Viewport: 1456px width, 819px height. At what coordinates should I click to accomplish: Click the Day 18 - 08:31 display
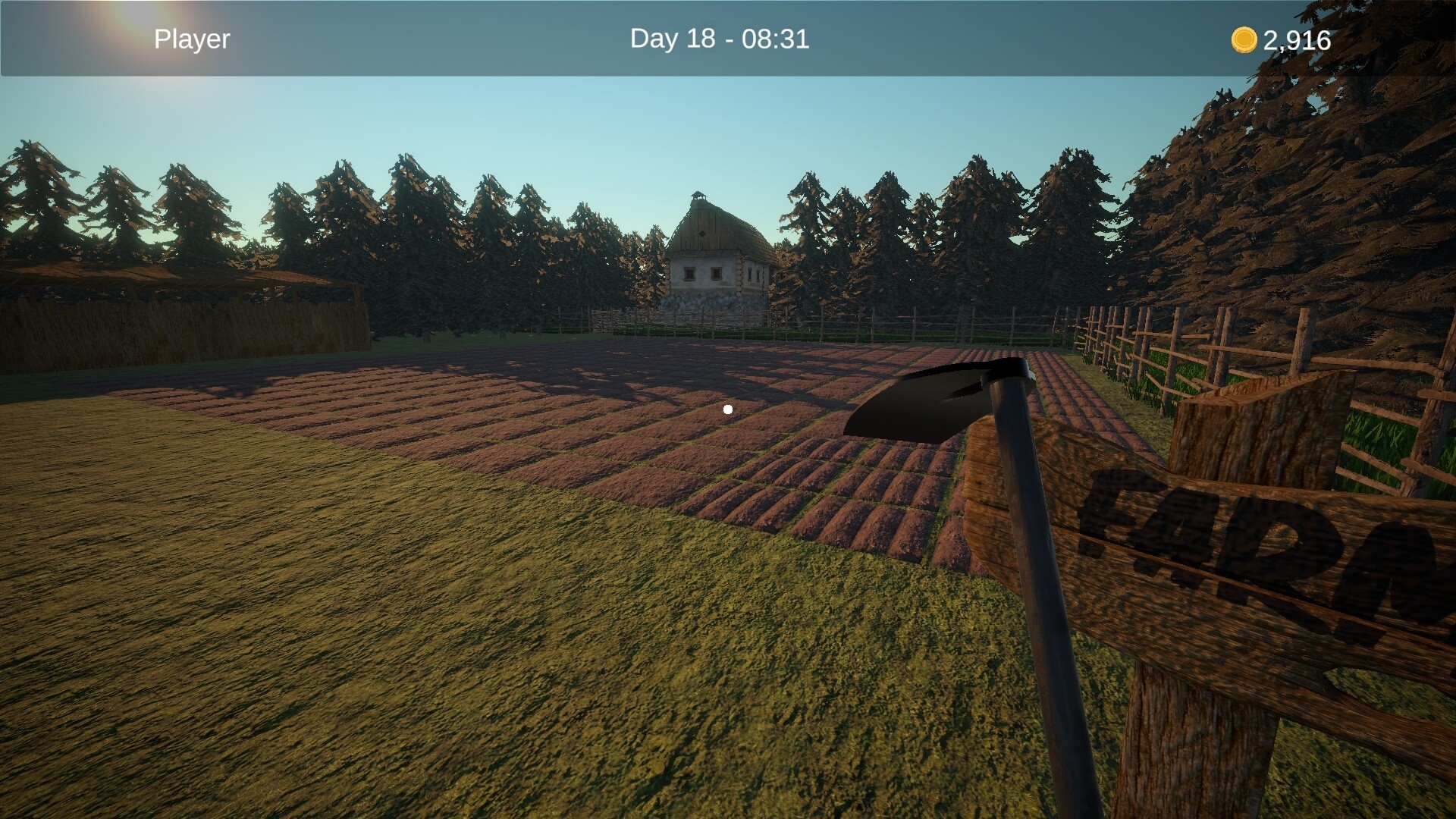pyautogui.click(x=721, y=39)
